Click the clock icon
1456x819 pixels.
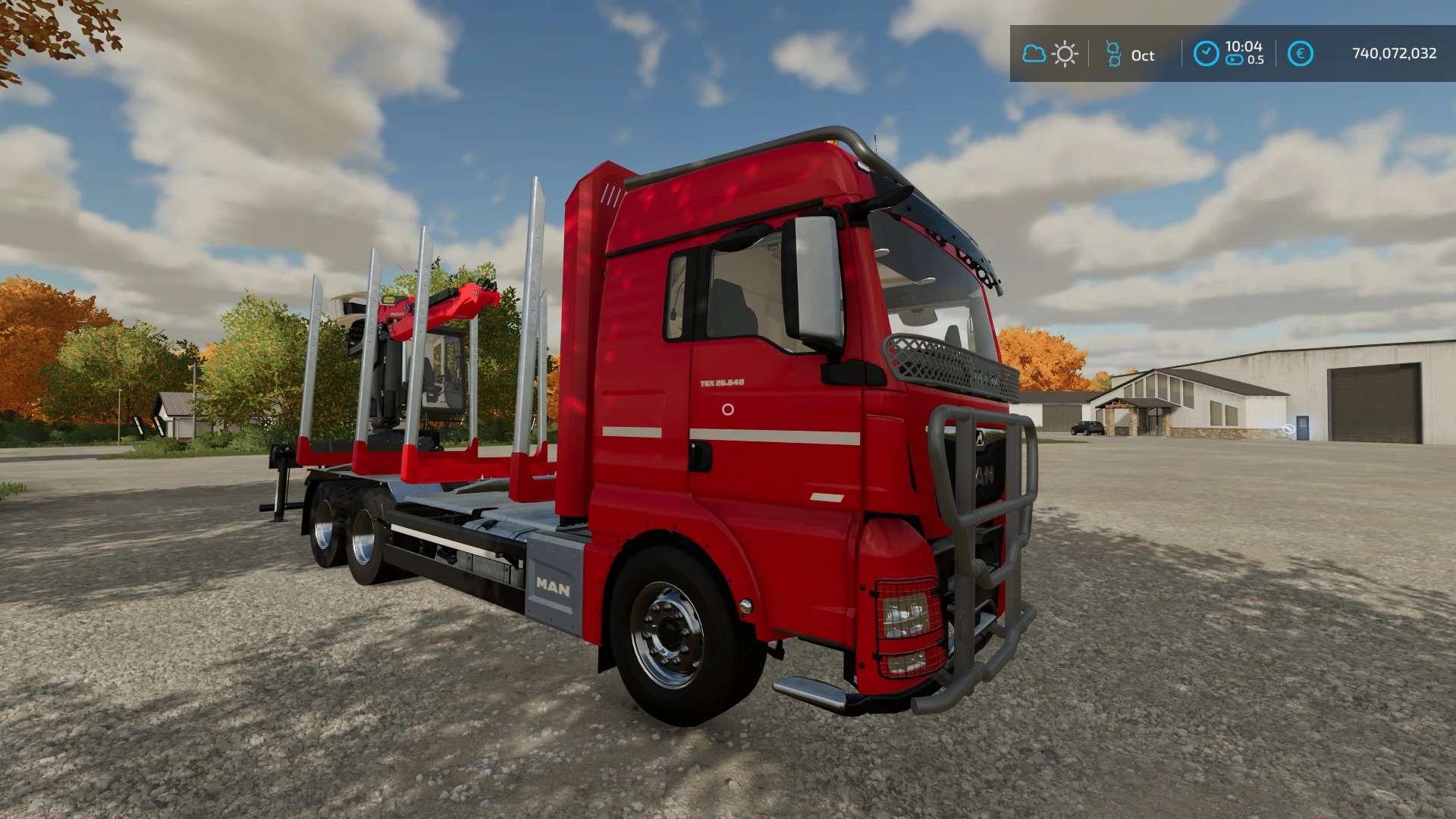pyautogui.click(x=1206, y=53)
